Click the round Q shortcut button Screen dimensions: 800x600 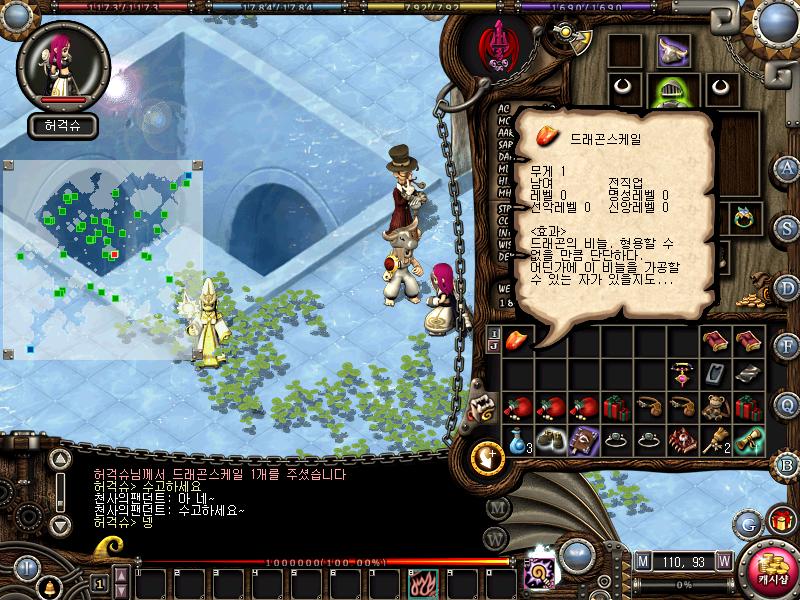[x=787, y=404]
